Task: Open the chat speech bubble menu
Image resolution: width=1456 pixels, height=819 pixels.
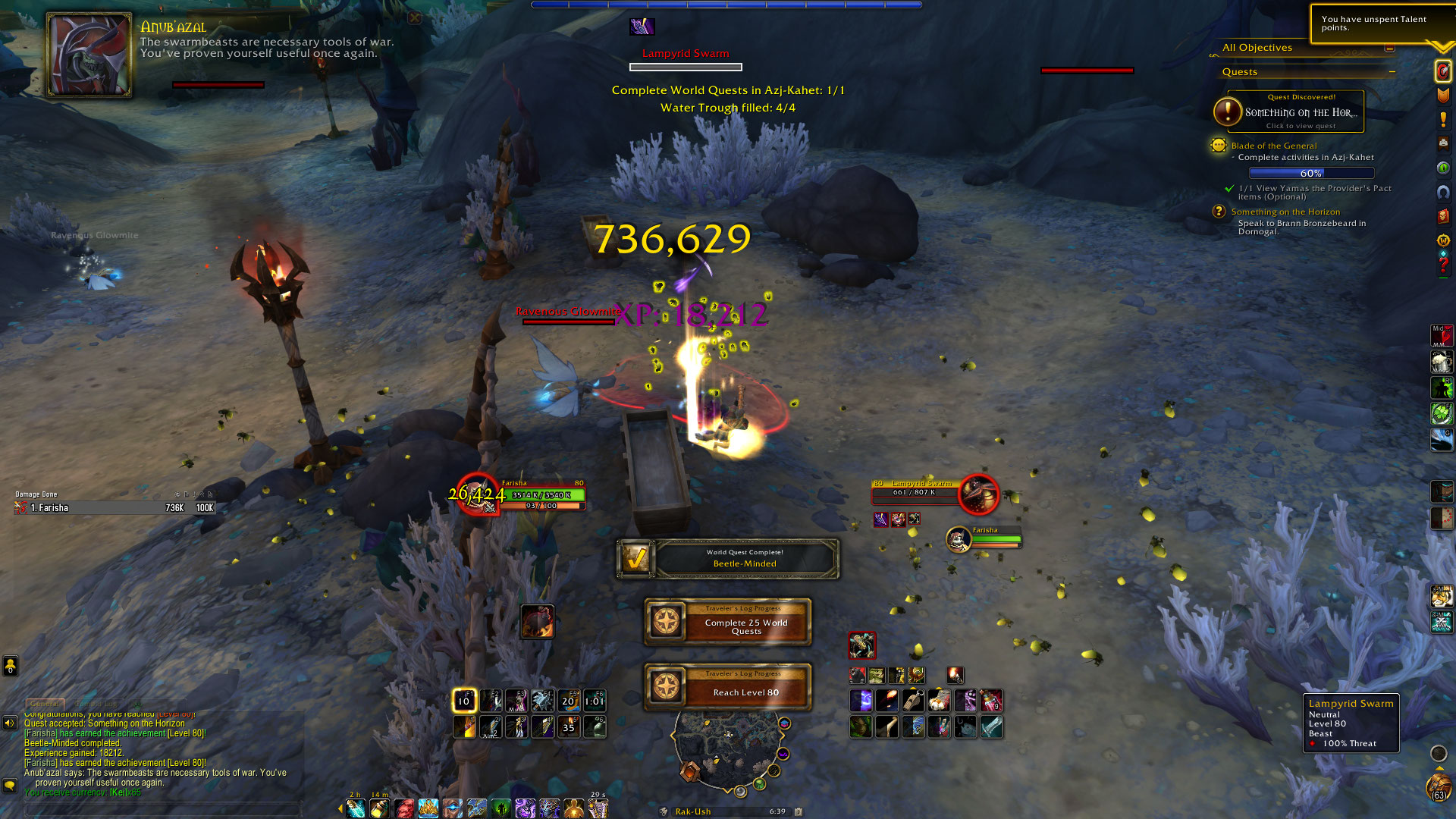Action: point(10,785)
